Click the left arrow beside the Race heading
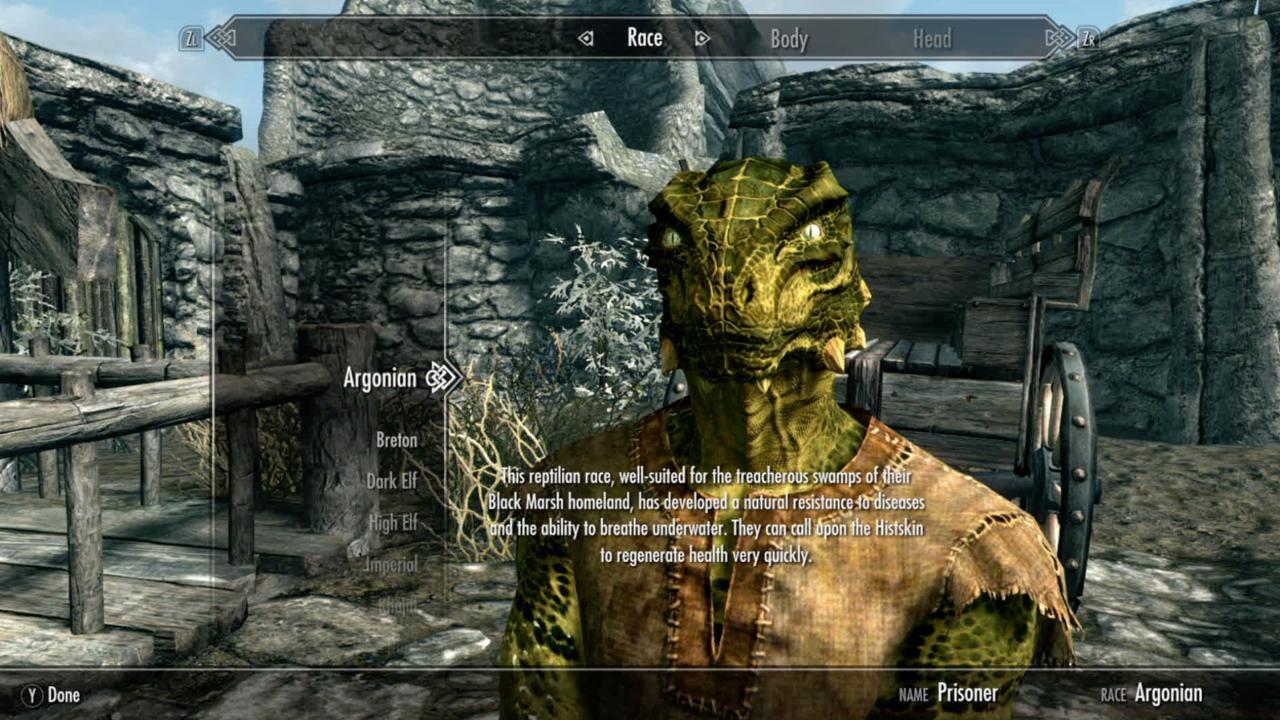The width and height of the screenshot is (1280, 720). (584, 37)
